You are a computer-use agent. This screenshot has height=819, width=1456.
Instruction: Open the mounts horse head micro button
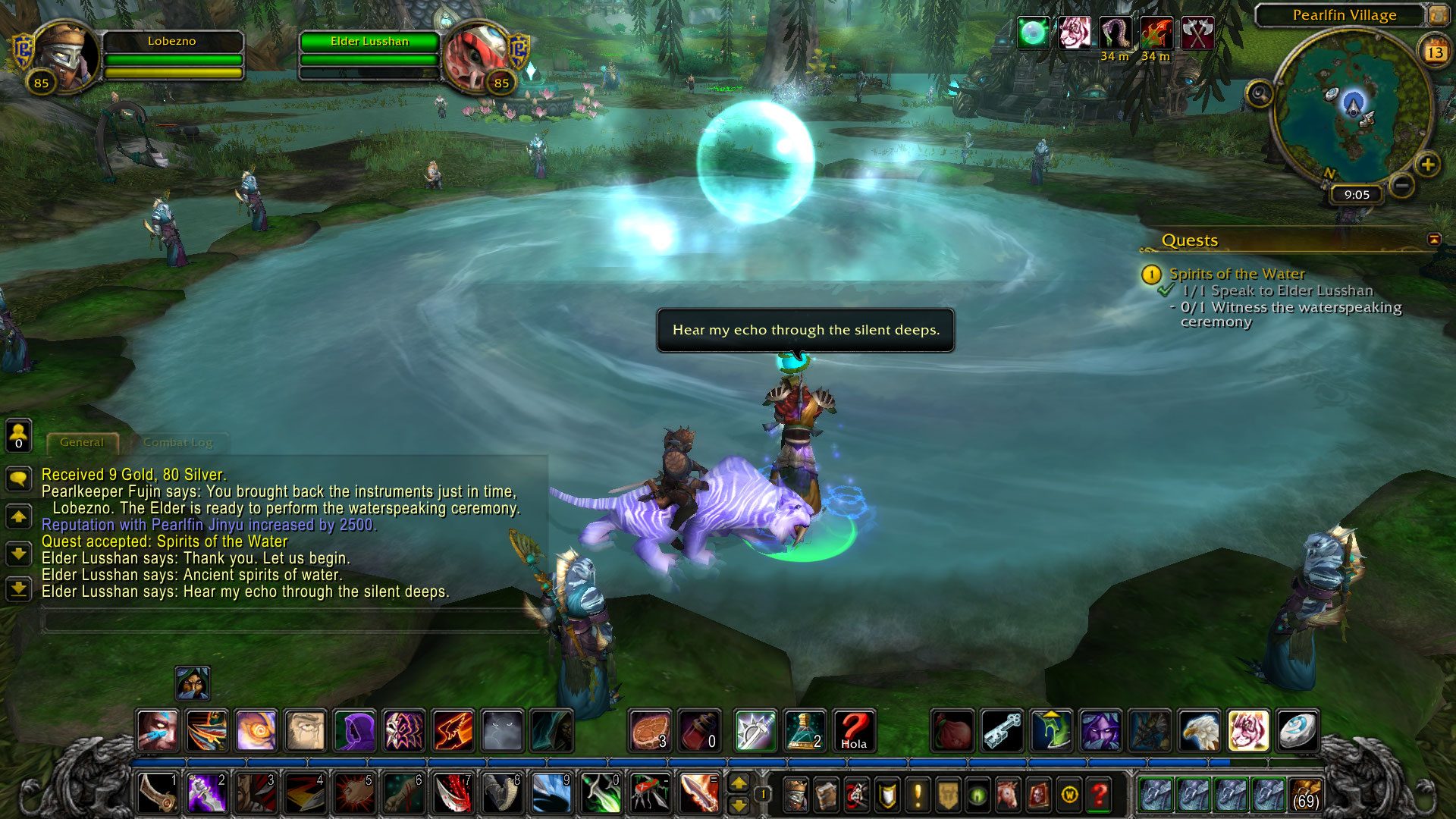click(1008, 795)
